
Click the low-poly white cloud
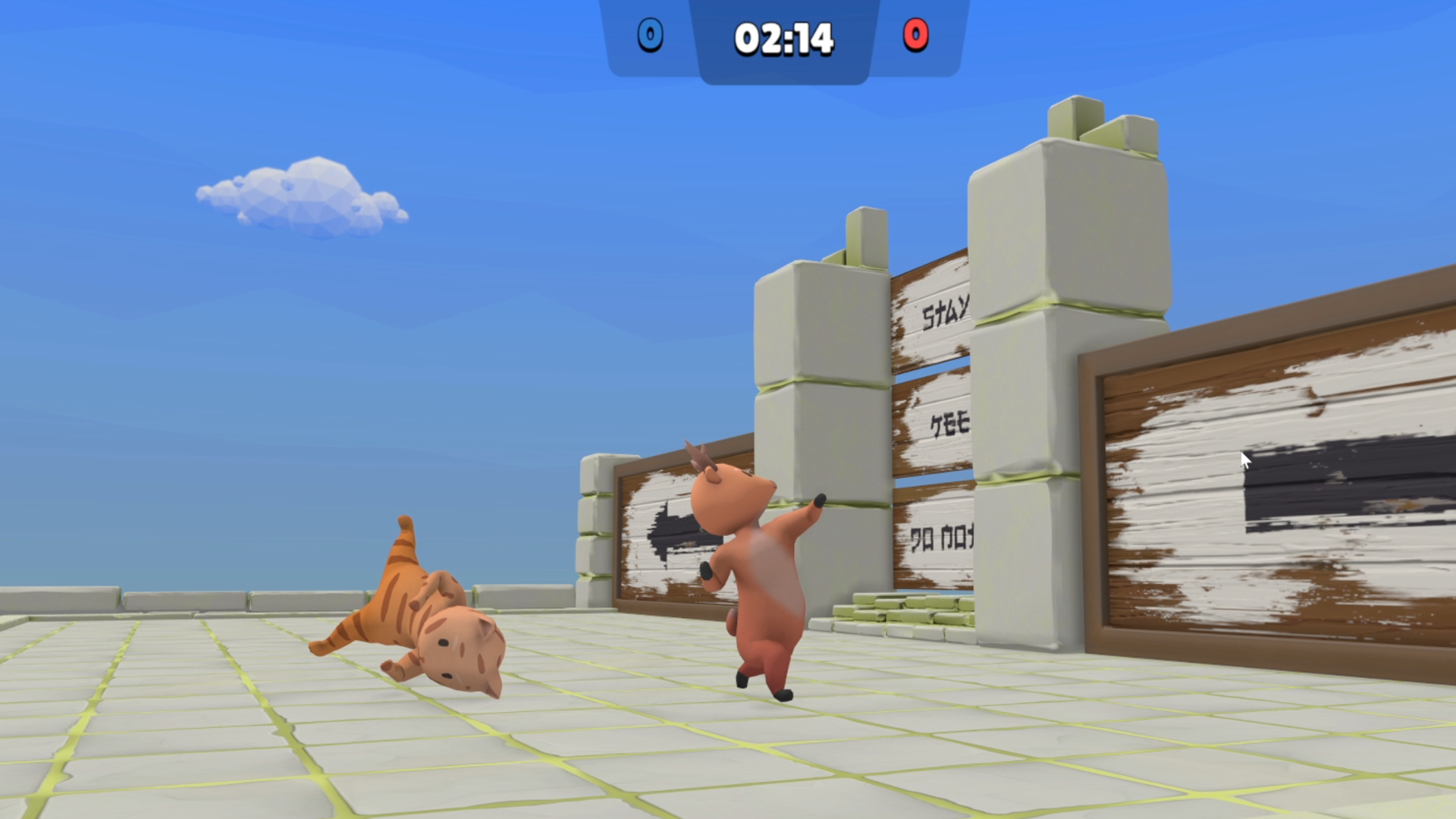[x=303, y=201]
